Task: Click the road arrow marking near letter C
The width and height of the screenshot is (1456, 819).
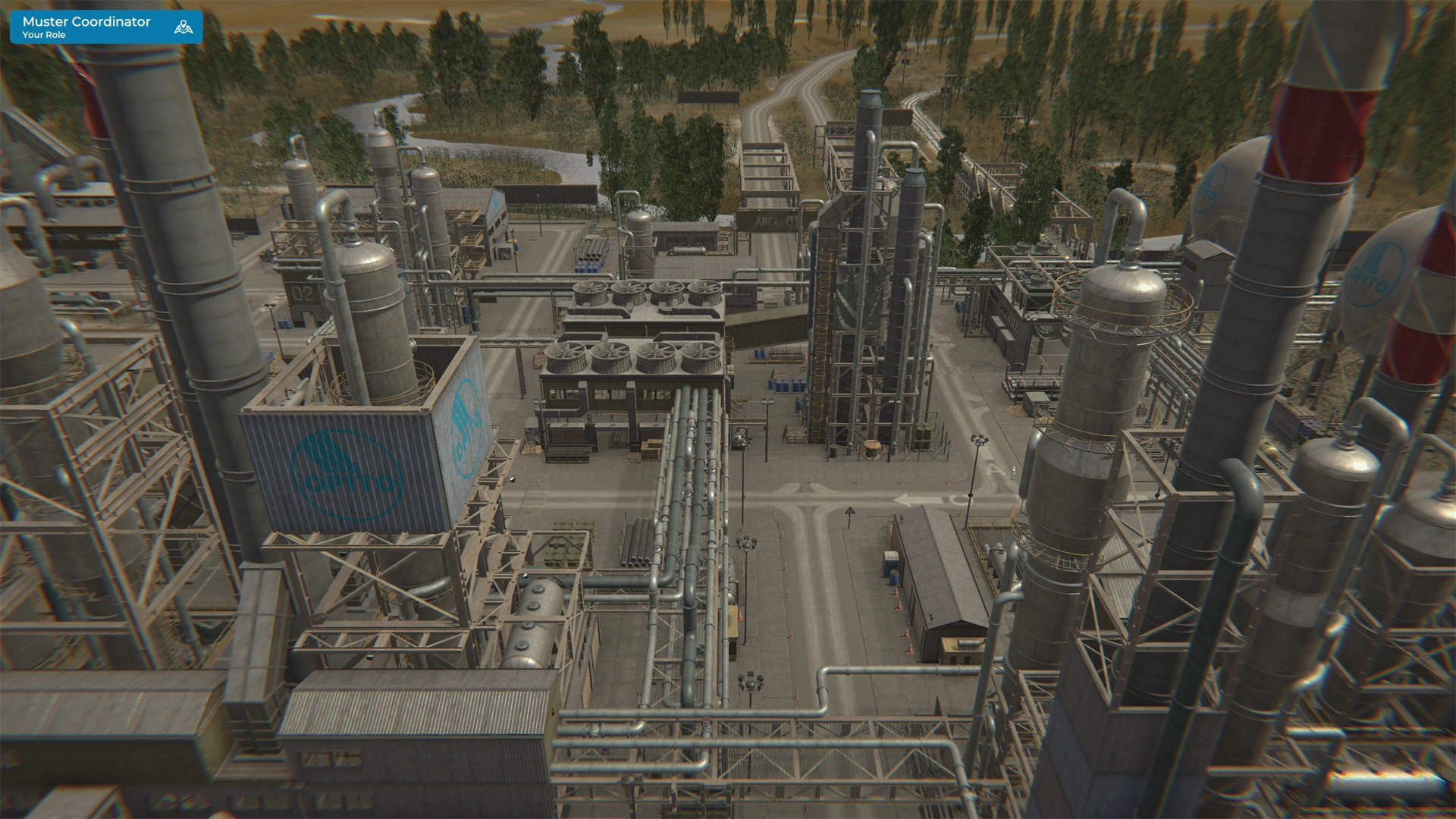Action: coord(918,498)
